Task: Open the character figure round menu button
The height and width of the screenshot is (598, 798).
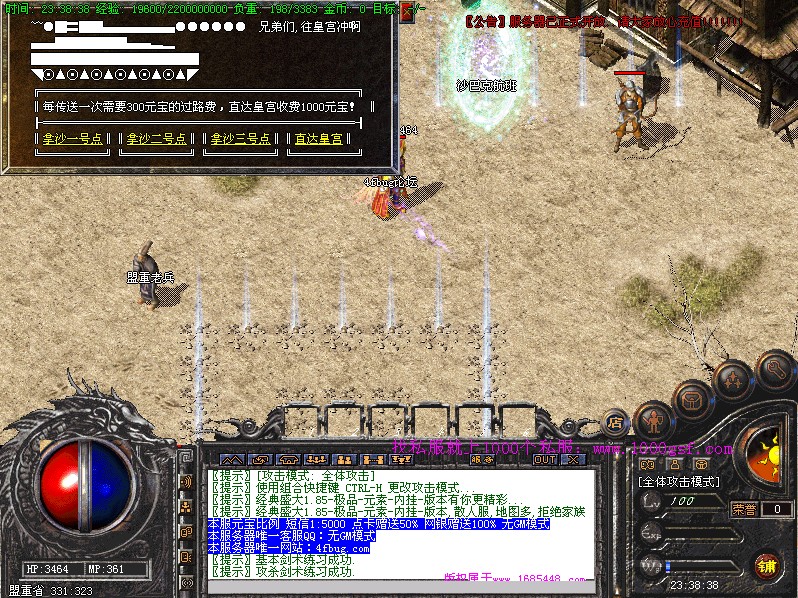Action: (653, 418)
